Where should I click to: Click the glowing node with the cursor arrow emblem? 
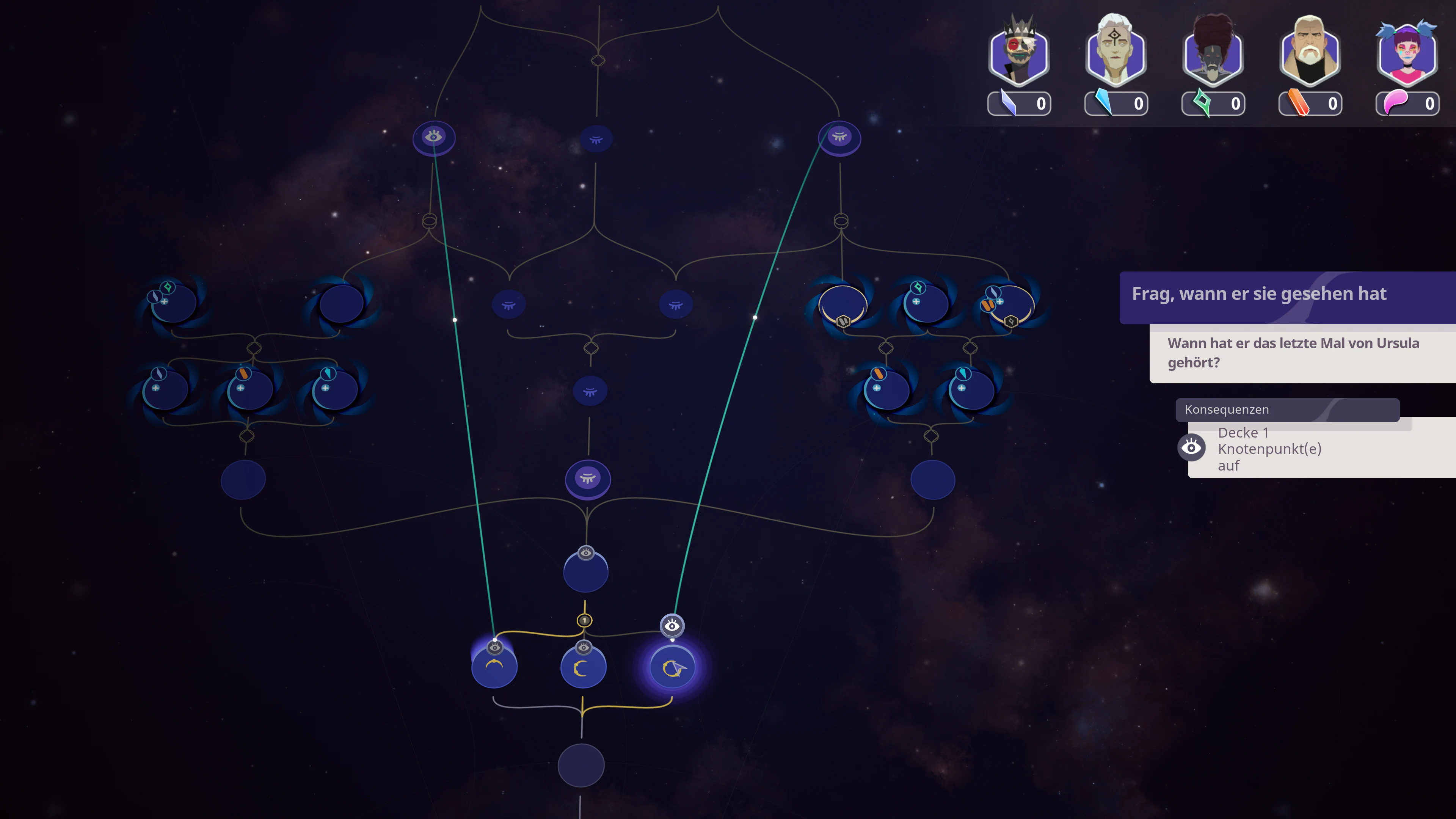coord(673,667)
